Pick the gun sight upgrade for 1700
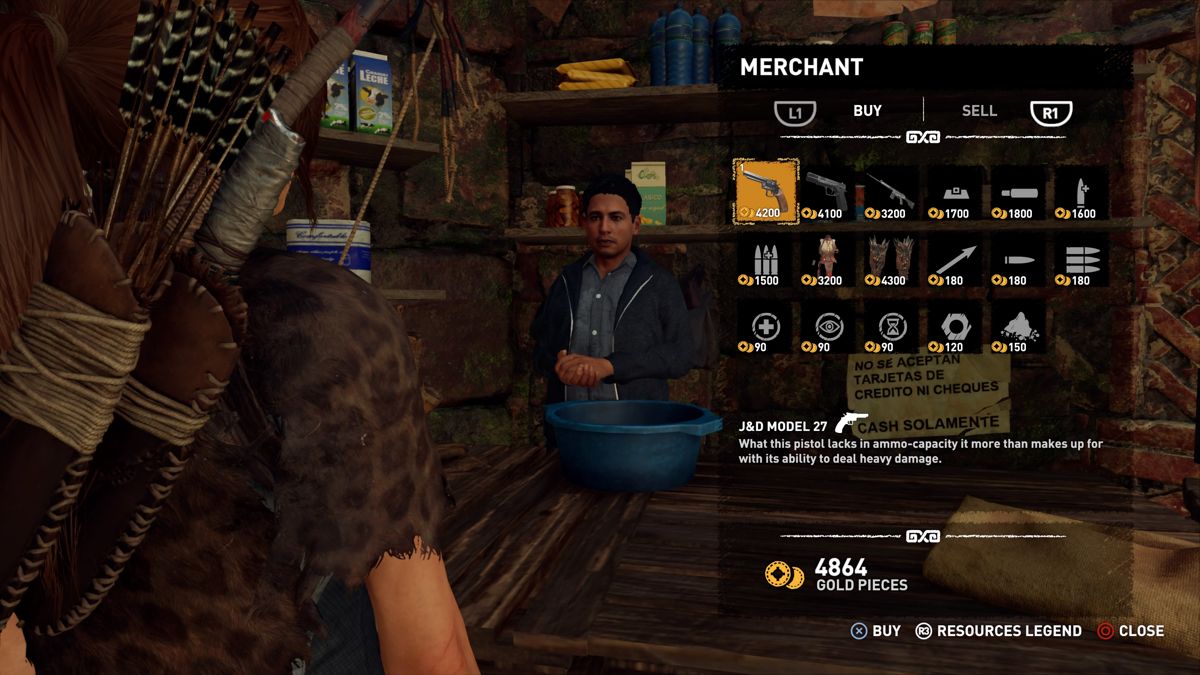The height and width of the screenshot is (675, 1200). [954, 191]
